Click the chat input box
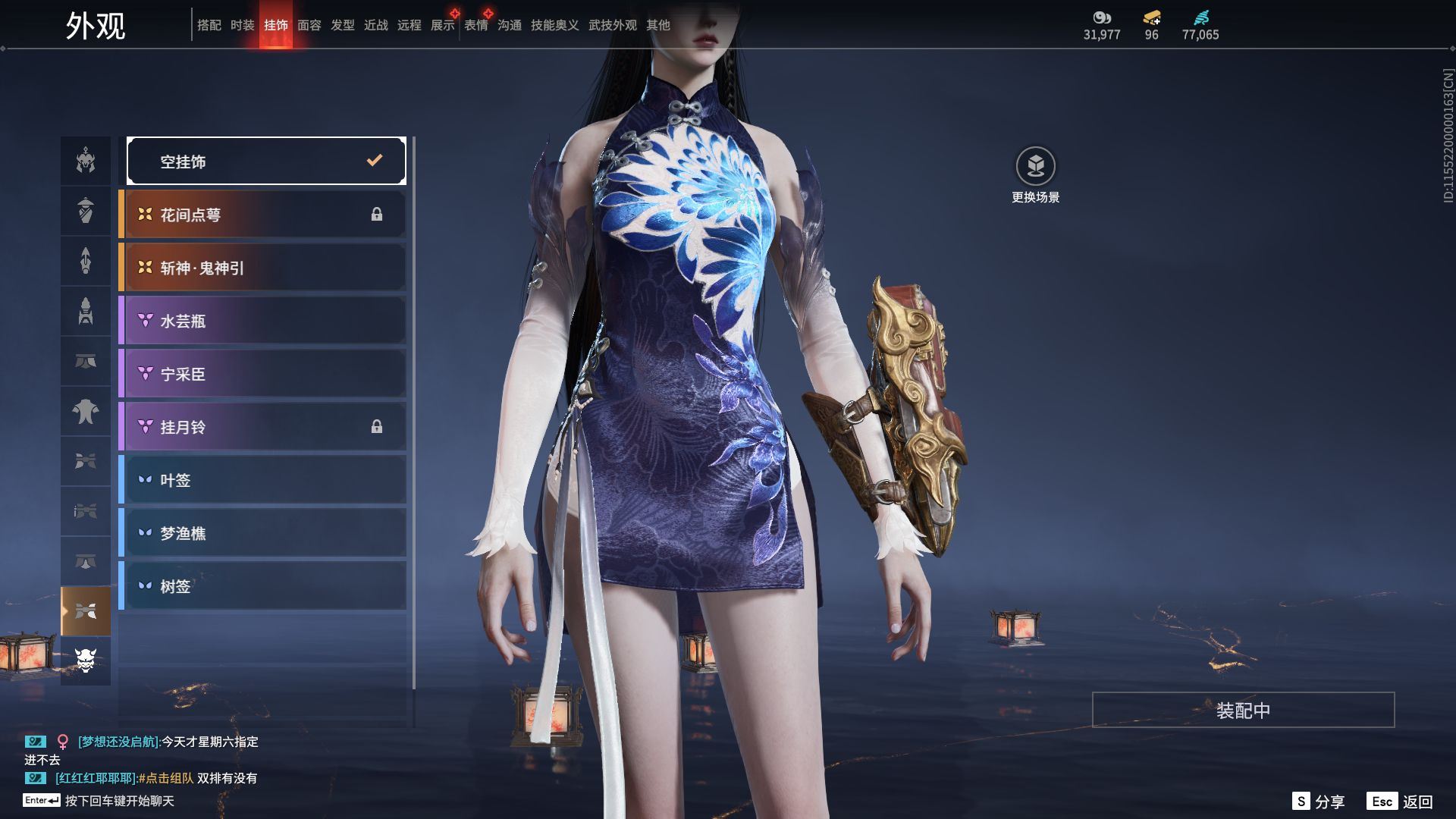Image resolution: width=1456 pixels, height=819 pixels. [x=119, y=801]
